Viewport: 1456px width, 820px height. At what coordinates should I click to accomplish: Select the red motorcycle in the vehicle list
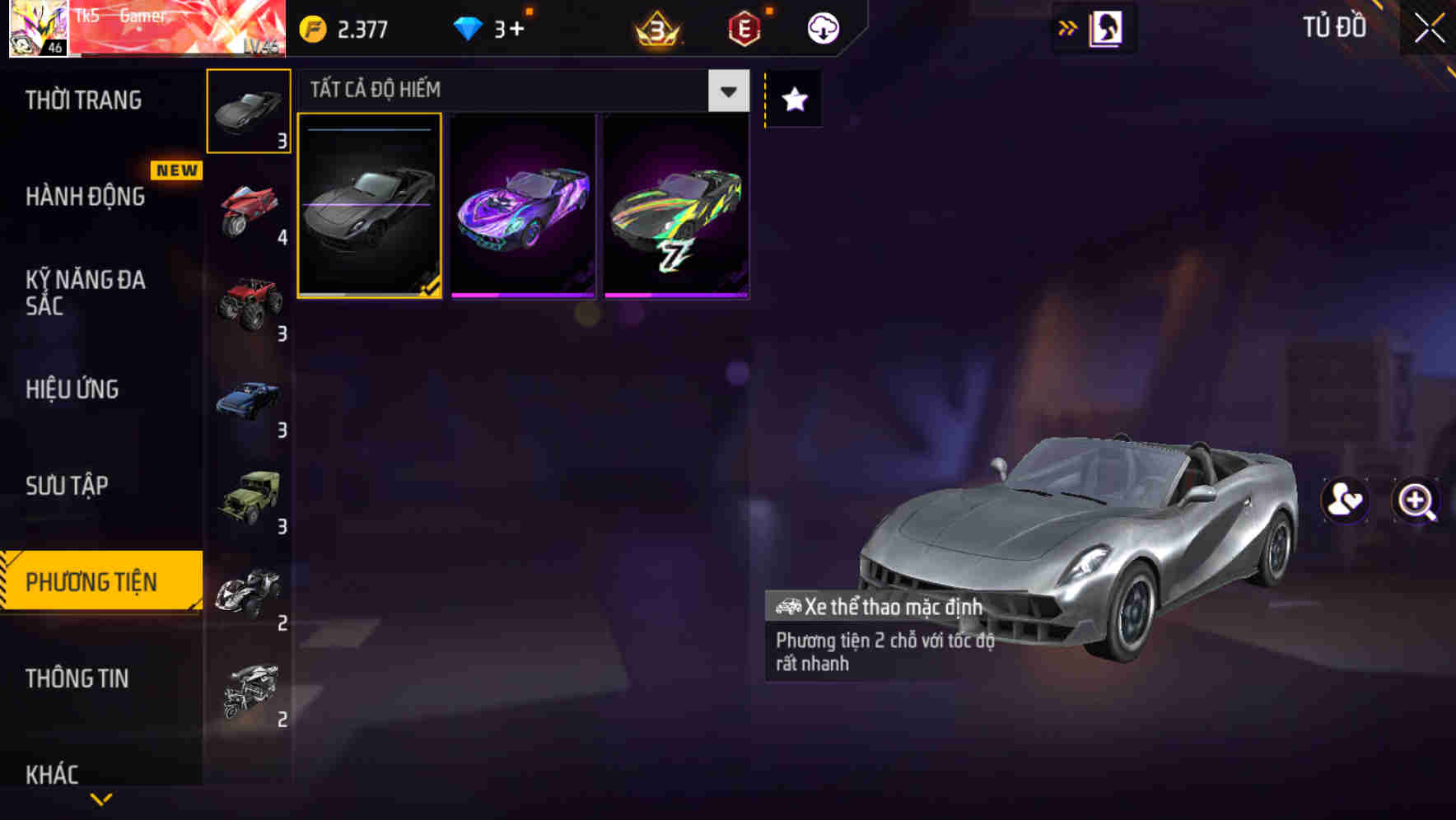(x=246, y=210)
